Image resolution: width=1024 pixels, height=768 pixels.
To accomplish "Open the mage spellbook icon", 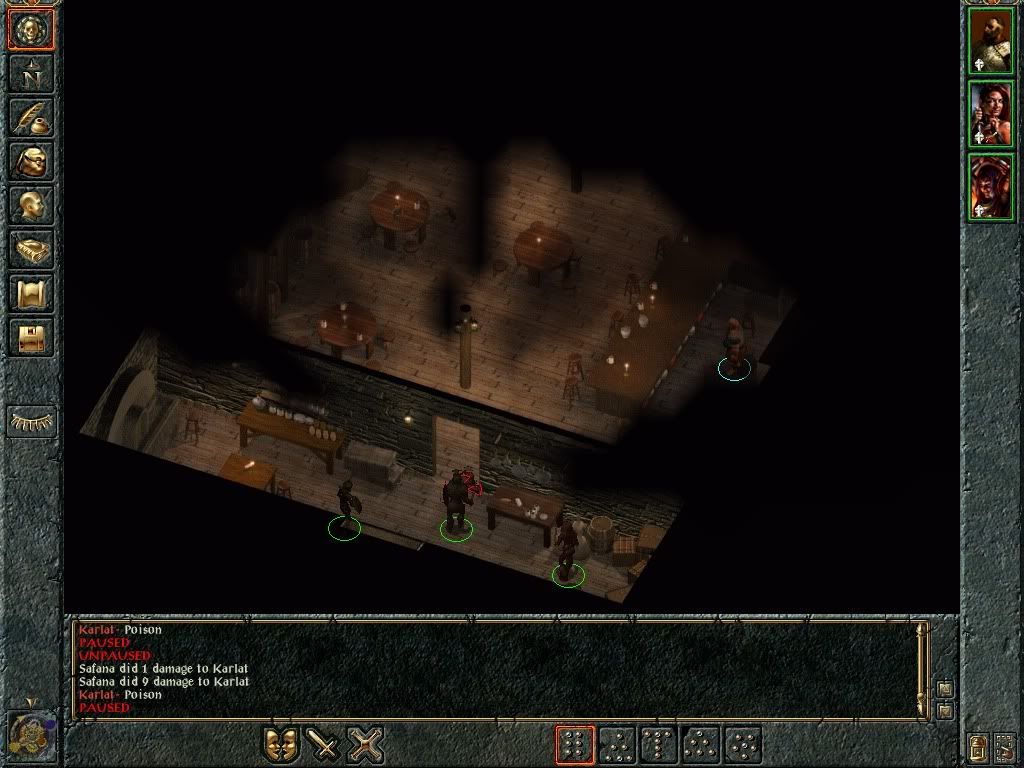I will [x=31, y=249].
